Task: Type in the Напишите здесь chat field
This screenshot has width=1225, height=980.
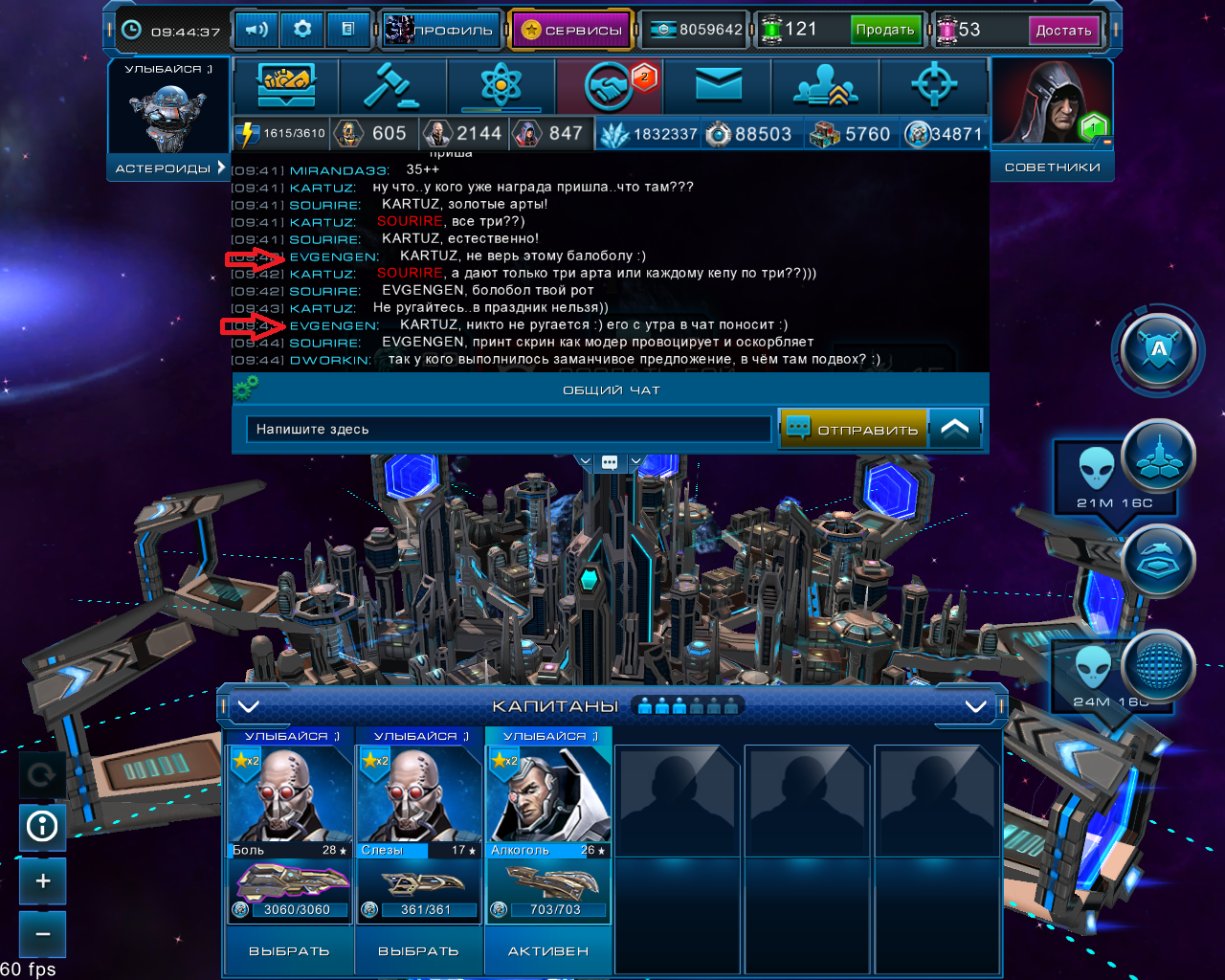Action: click(x=508, y=429)
